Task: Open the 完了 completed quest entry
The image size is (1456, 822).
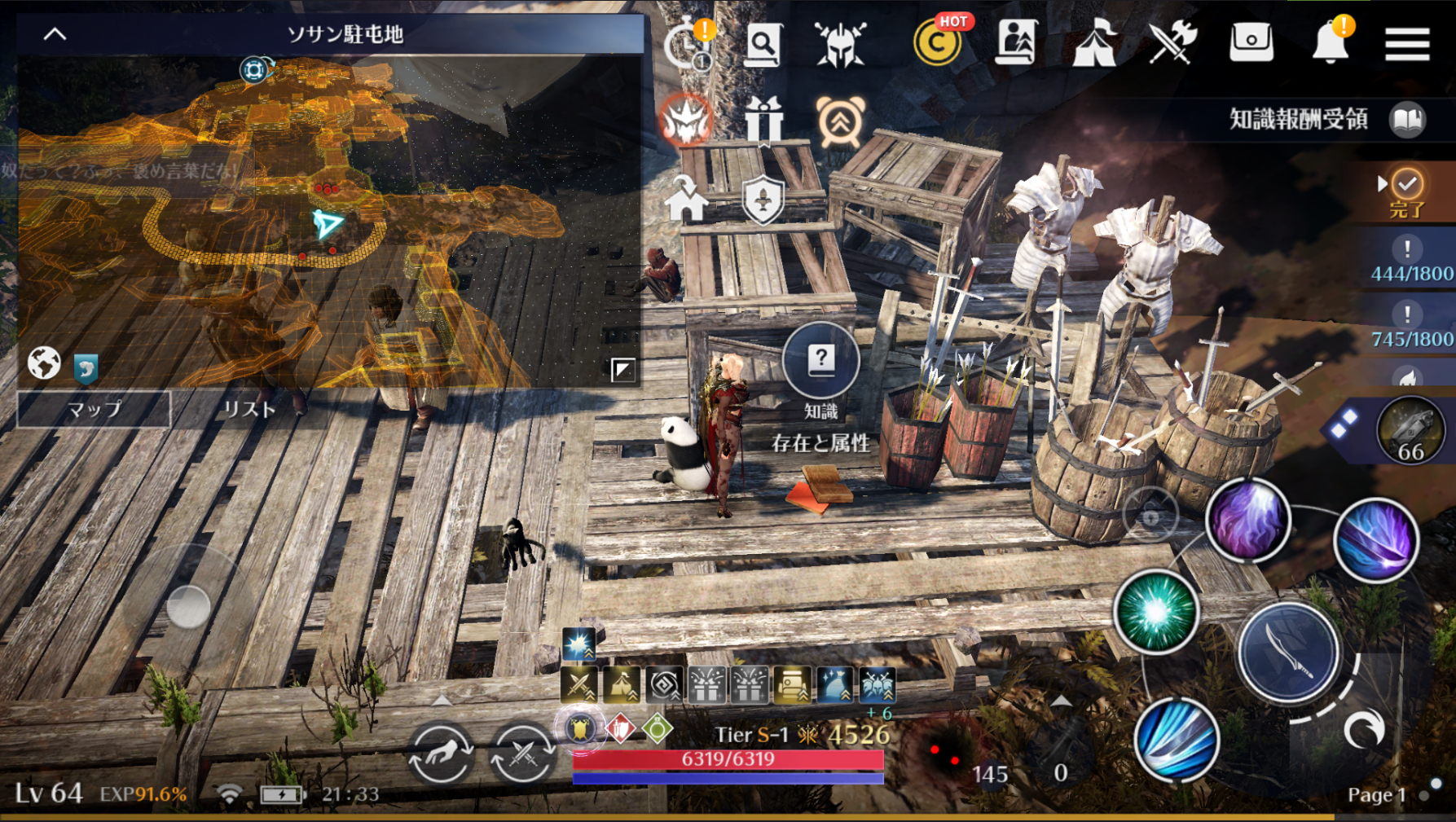Action: 1406,193
